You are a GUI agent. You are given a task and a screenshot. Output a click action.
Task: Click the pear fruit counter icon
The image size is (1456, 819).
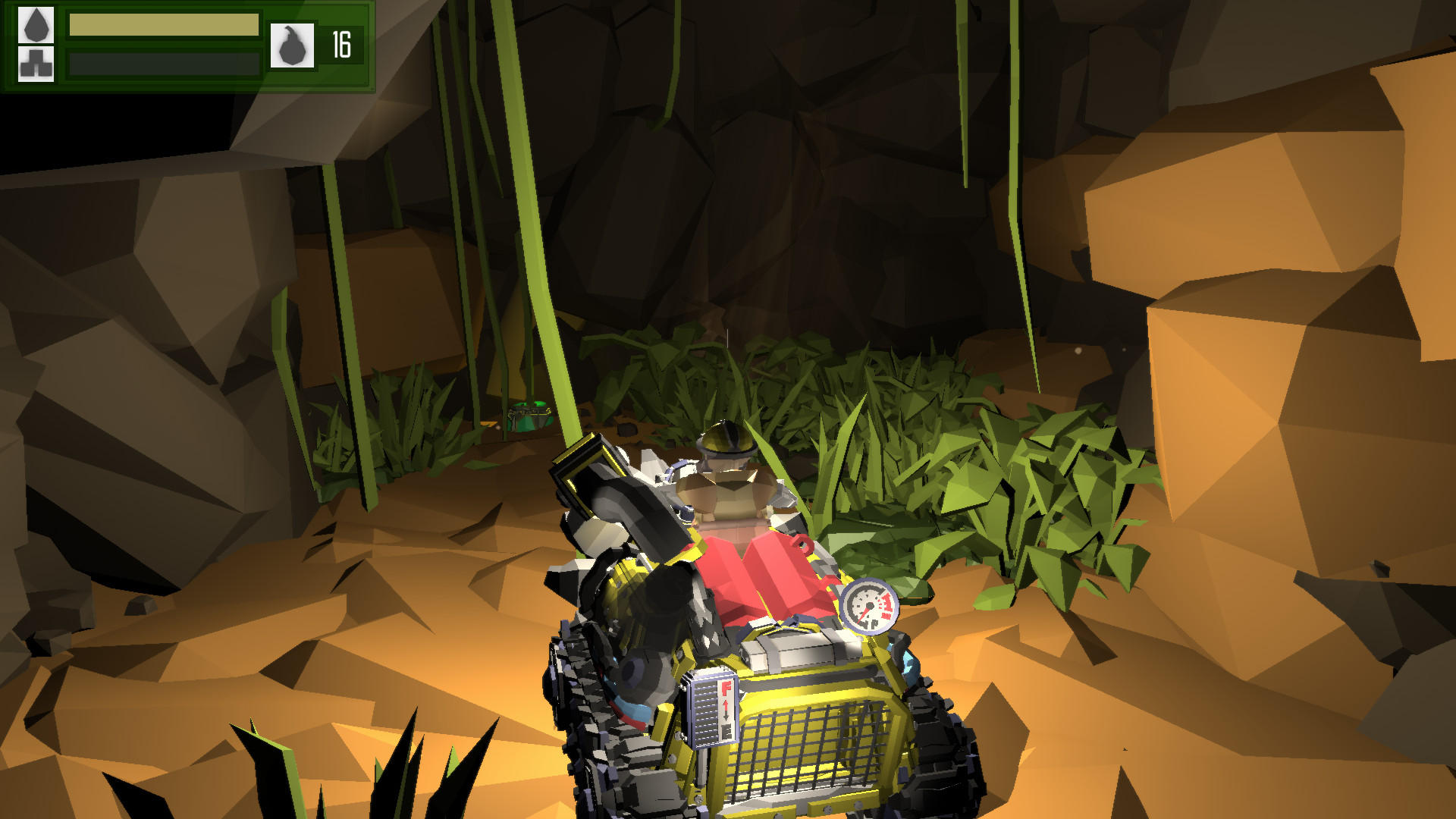[294, 45]
